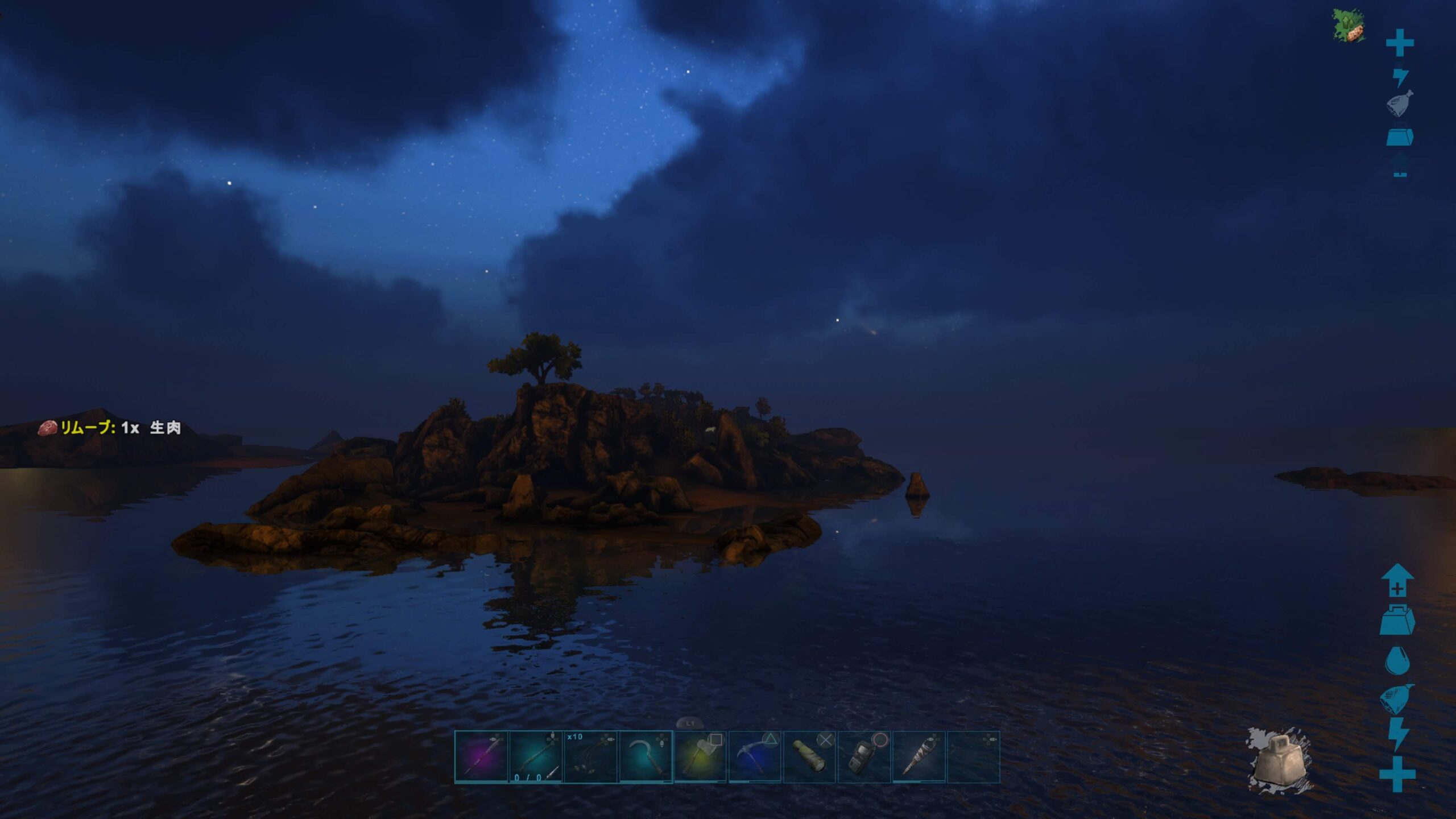The width and height of the screenshot is (1456, 819).
Task: Equip the pickaxe hotbar slot
Action: click(755, 757)
